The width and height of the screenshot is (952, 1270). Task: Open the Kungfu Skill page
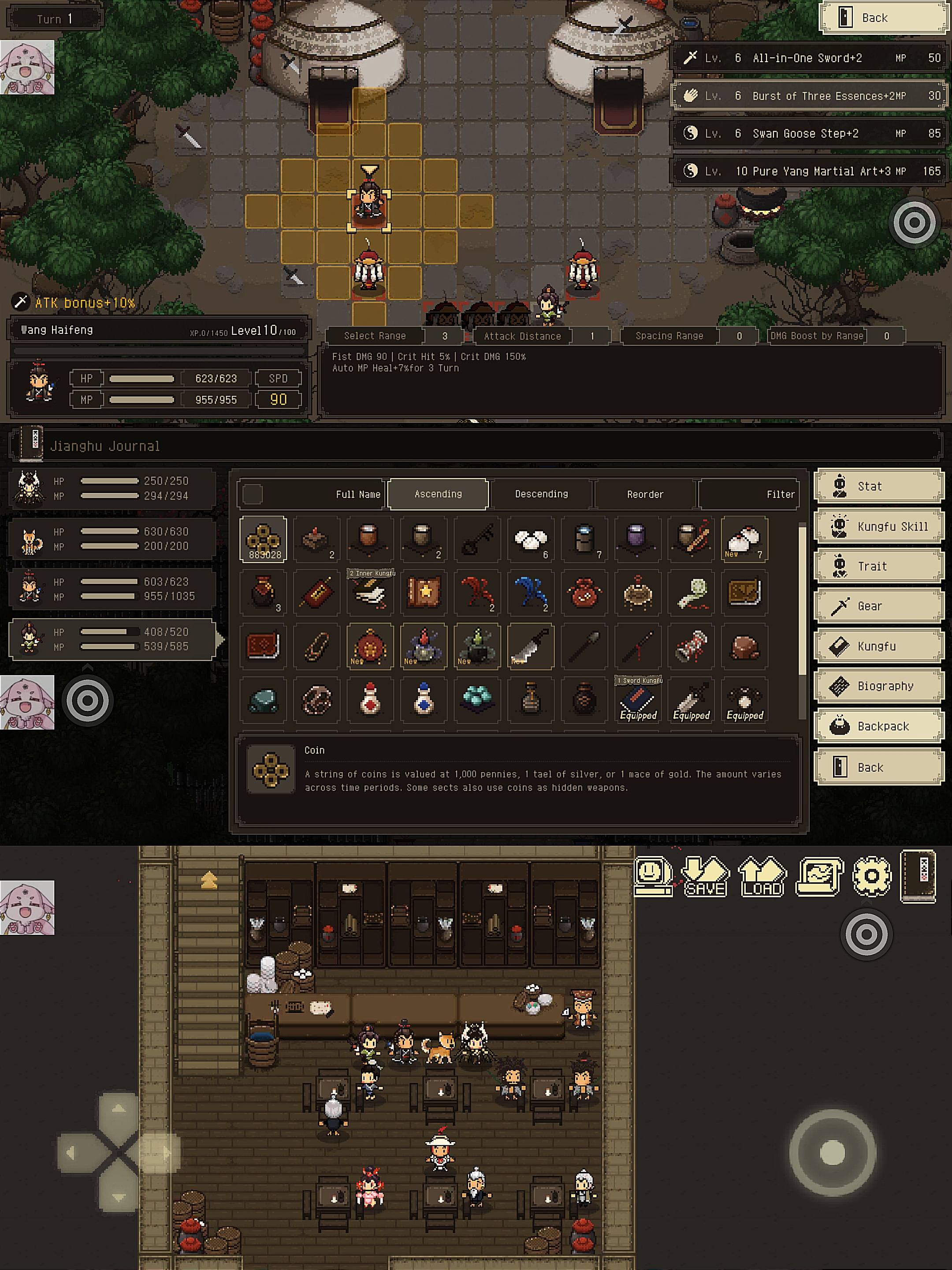tap(878, 527)
